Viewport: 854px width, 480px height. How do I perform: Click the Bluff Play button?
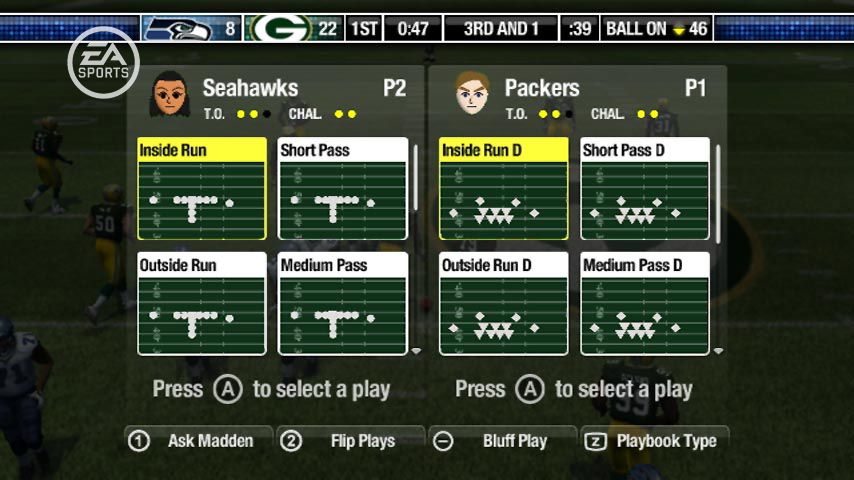pyautogui.click(x=502, y=440)
